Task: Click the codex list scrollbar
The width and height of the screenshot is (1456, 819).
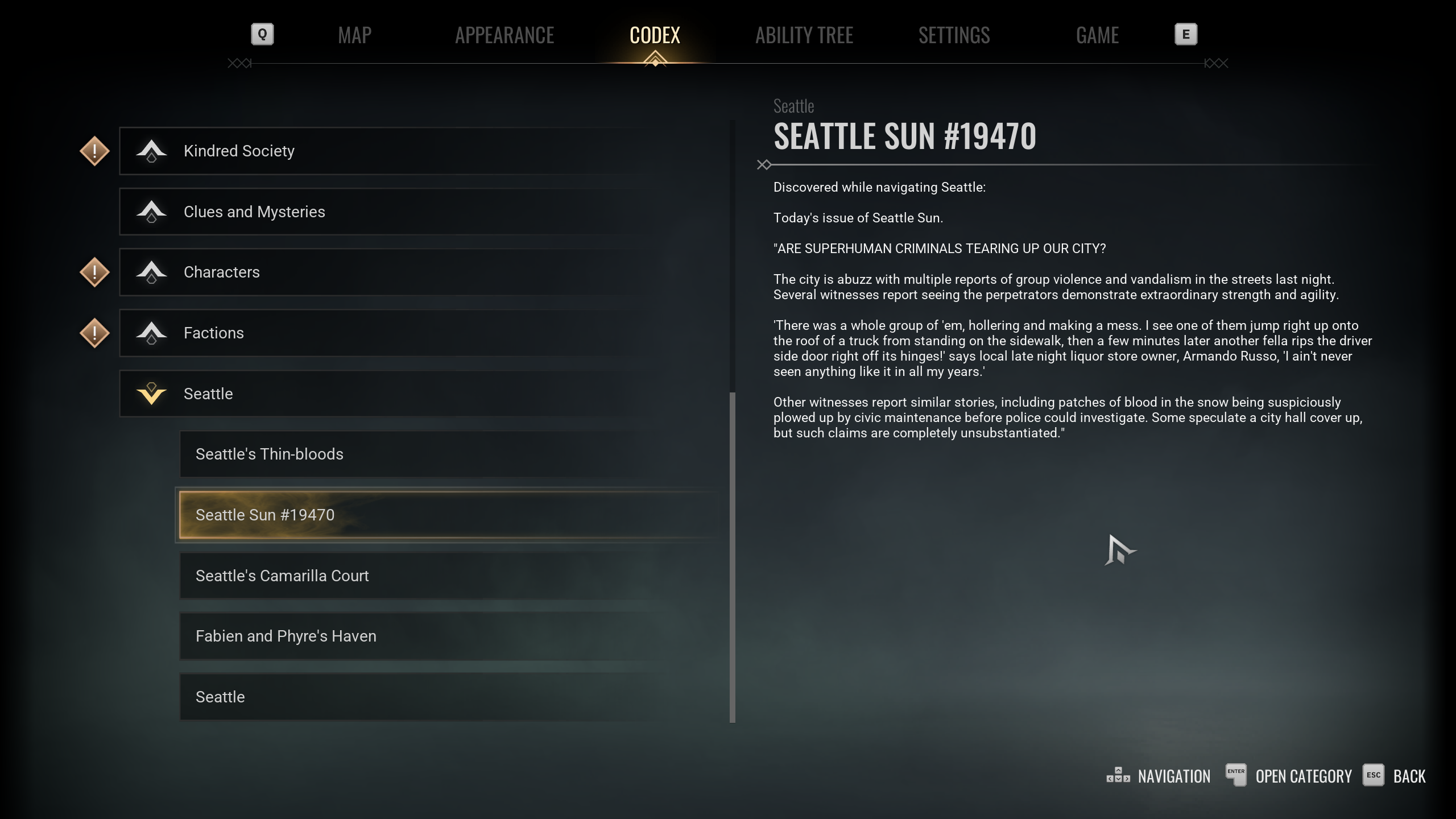Action: click(x=733, y=557)
